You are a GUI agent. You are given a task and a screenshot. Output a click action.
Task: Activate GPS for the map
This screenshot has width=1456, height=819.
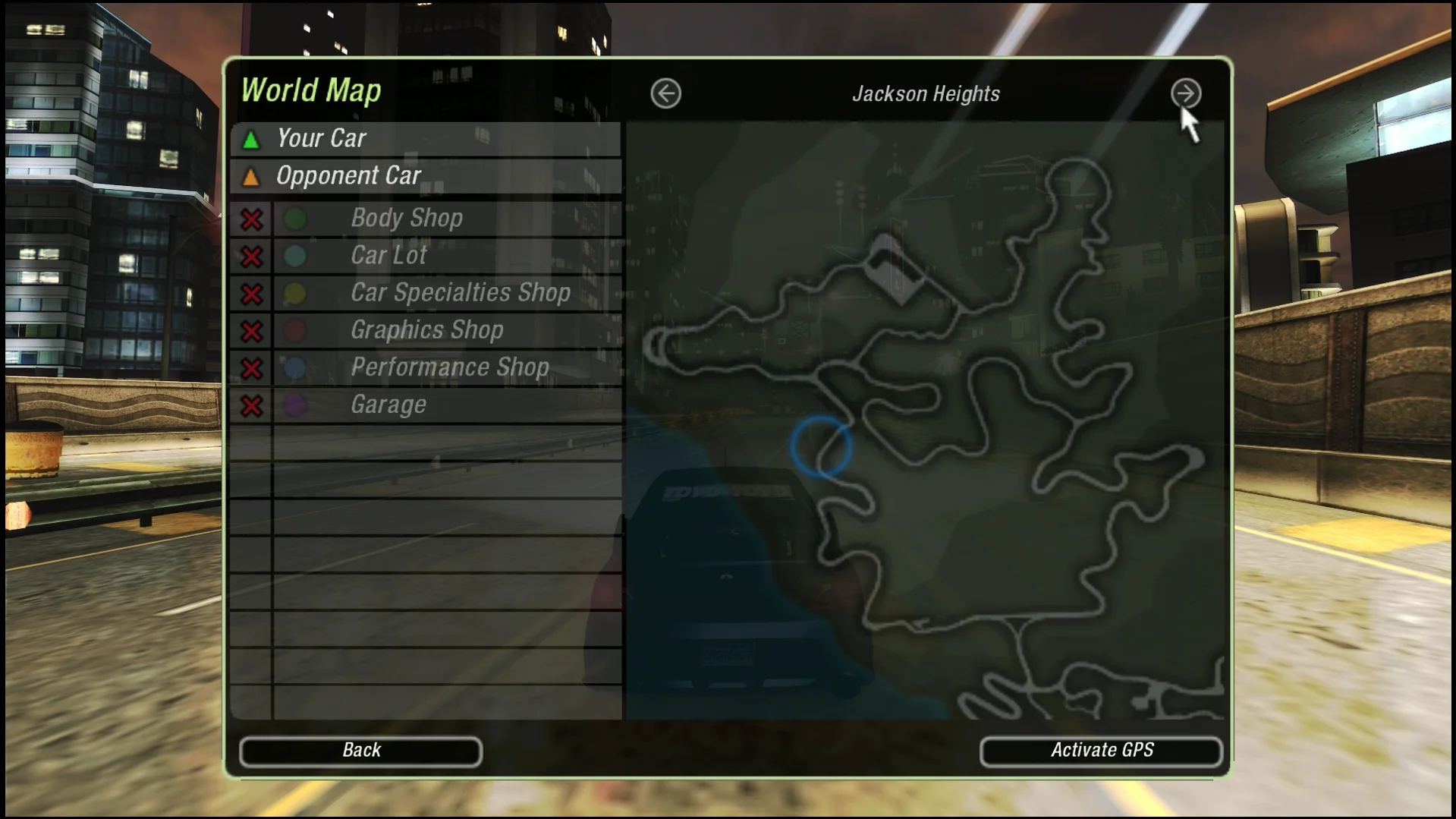coord(1101,751)
